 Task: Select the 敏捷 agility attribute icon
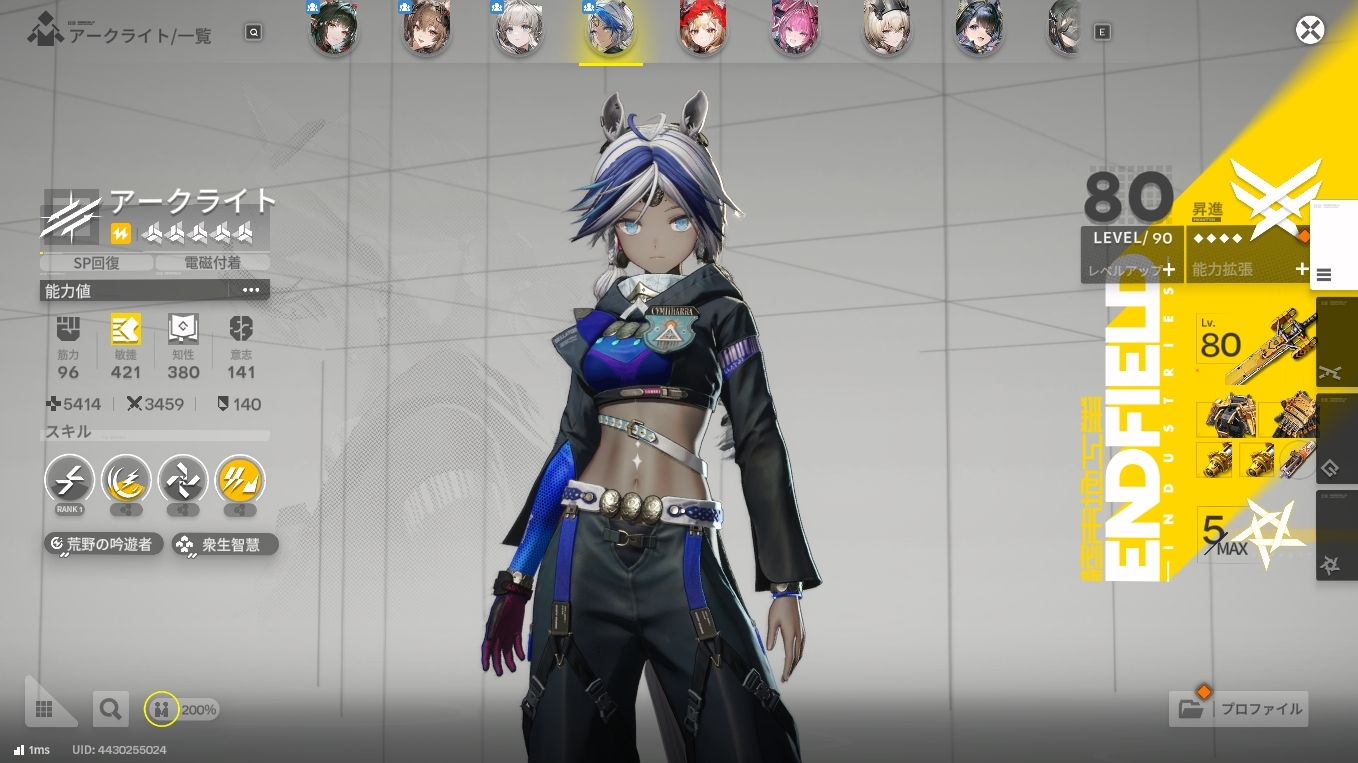pos(126,329)
